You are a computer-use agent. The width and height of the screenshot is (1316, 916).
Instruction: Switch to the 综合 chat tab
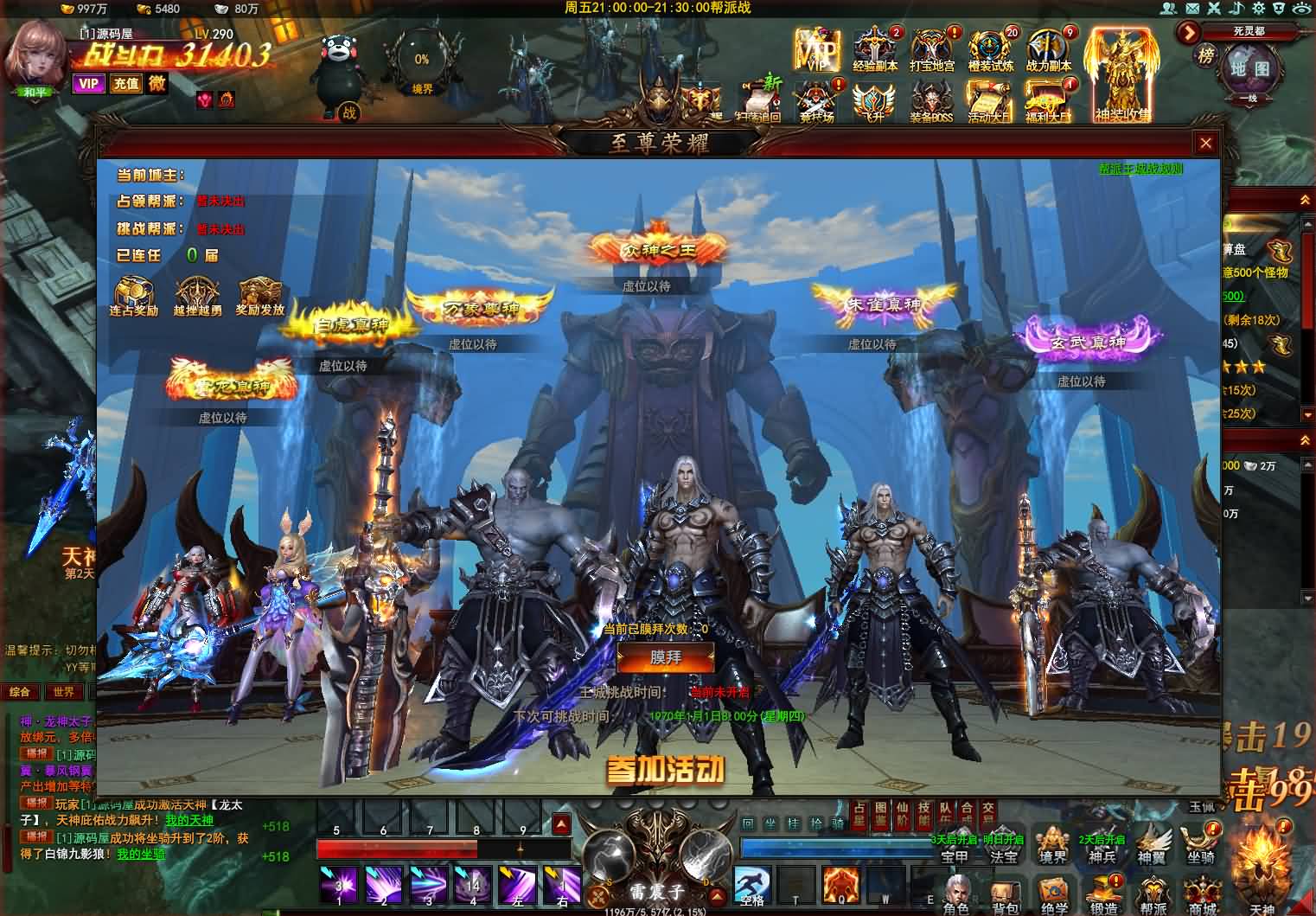21,692
